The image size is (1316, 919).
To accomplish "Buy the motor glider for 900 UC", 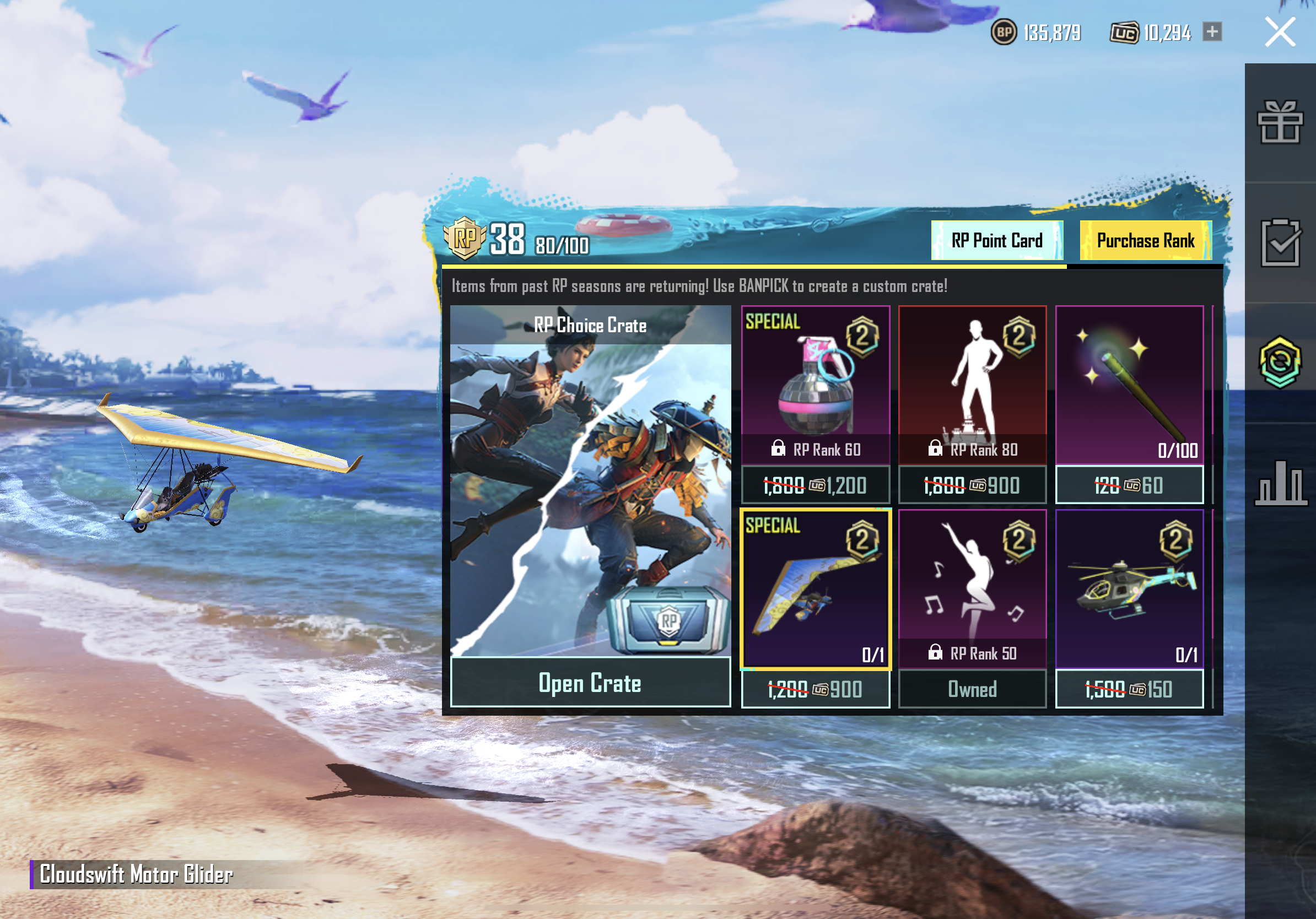I will click(x=815, y=689).
